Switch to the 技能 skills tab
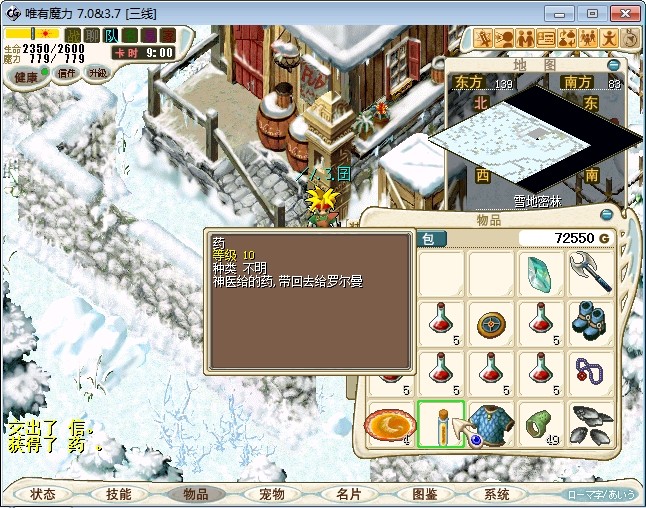Image resolution: width=646 pixels, height=508 pixels. [x=118, y=494]
